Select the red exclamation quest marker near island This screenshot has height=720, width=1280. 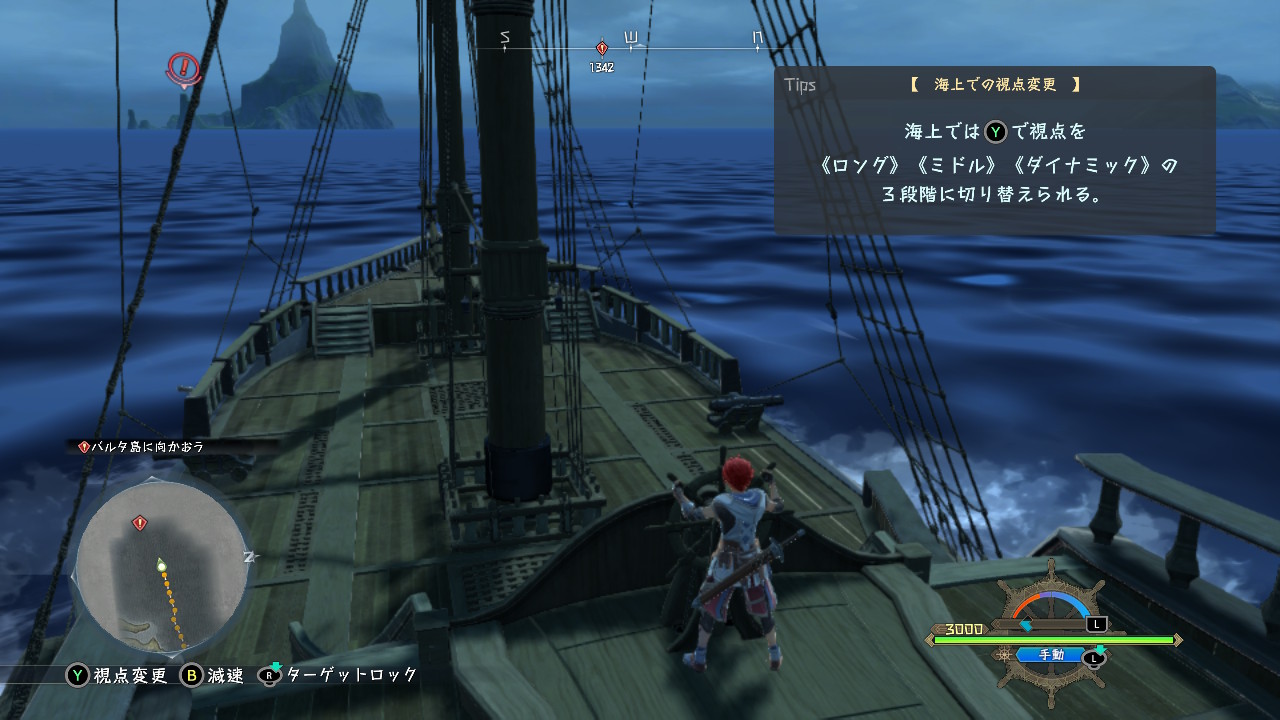pyautogui.click(x=183, y=68)
